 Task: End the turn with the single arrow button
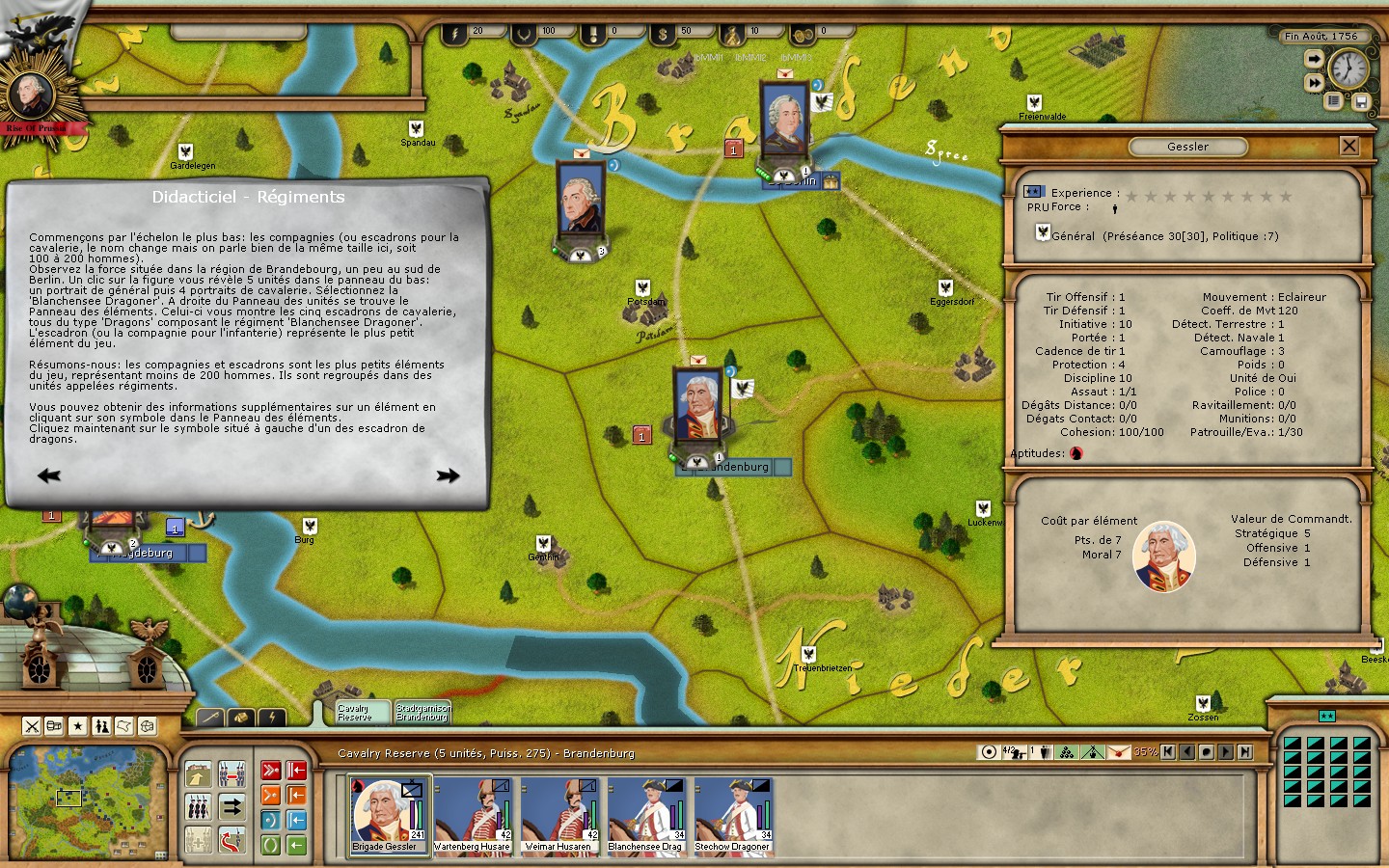click(x=1314, y=60)
